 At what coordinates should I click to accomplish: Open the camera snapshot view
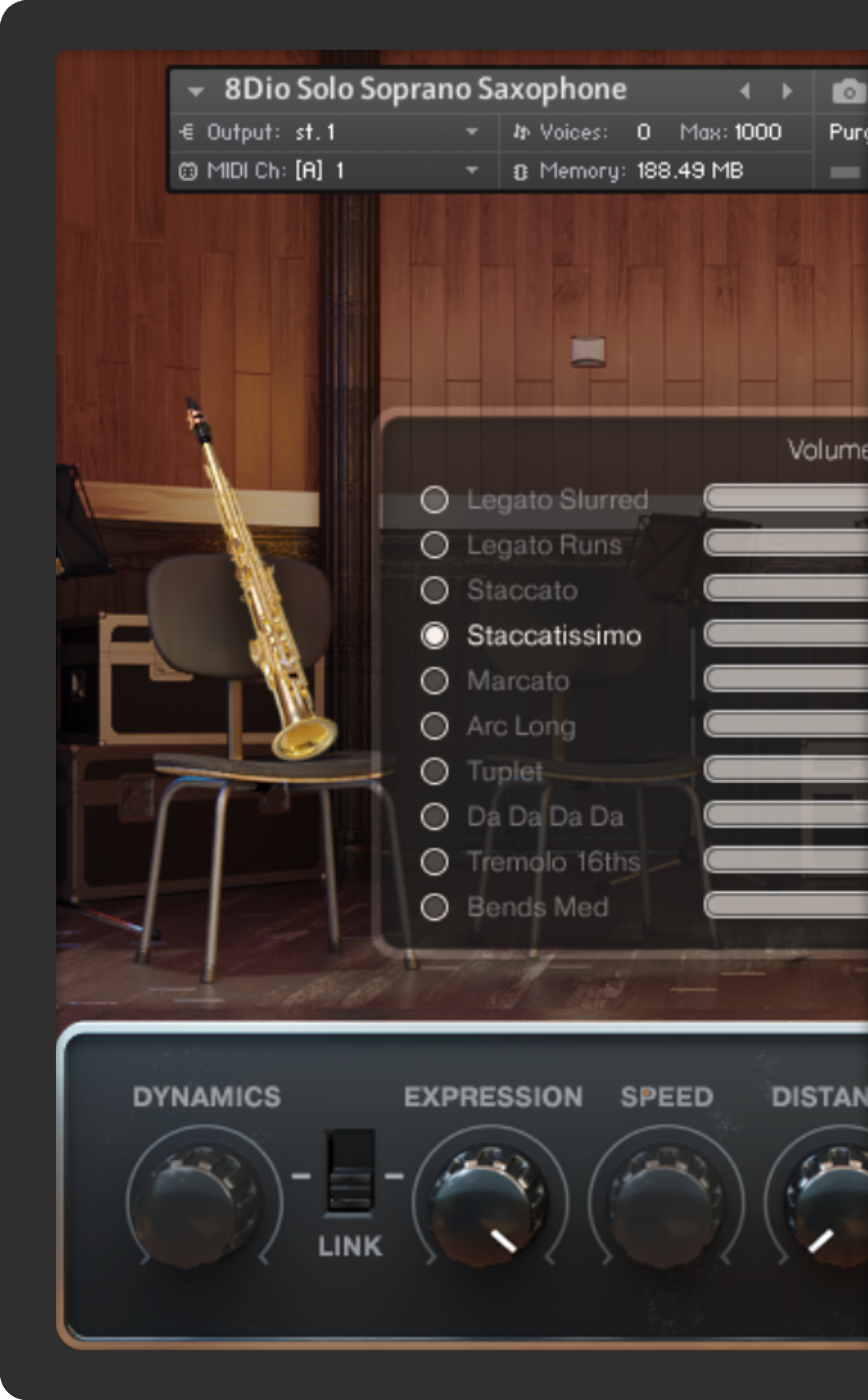[x=847, y=92]
